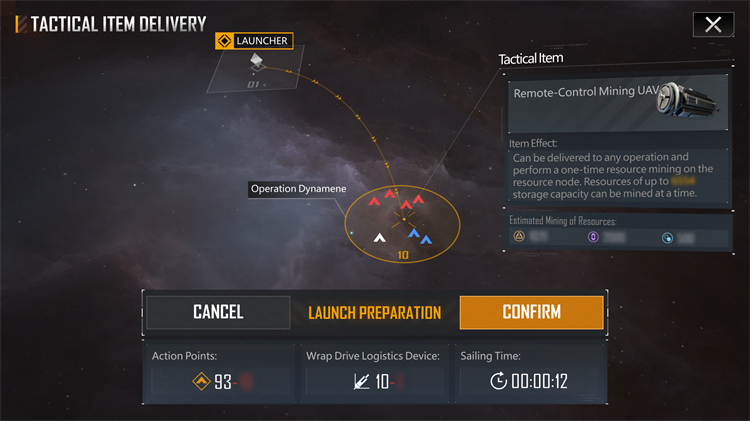Select the Launcher marker on the map

(x=256, y=62)
